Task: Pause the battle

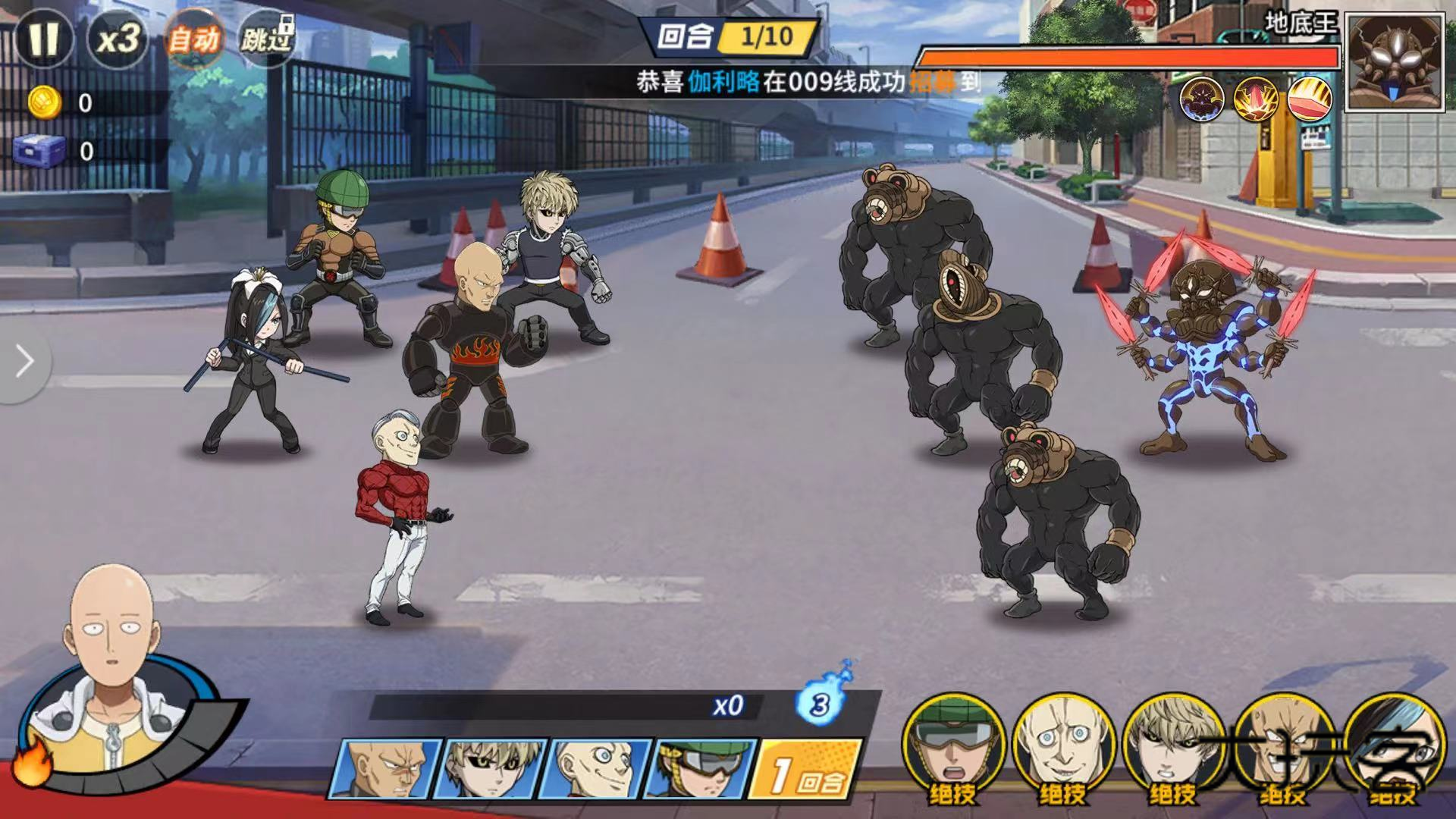Action: click(x=43, y=39)
